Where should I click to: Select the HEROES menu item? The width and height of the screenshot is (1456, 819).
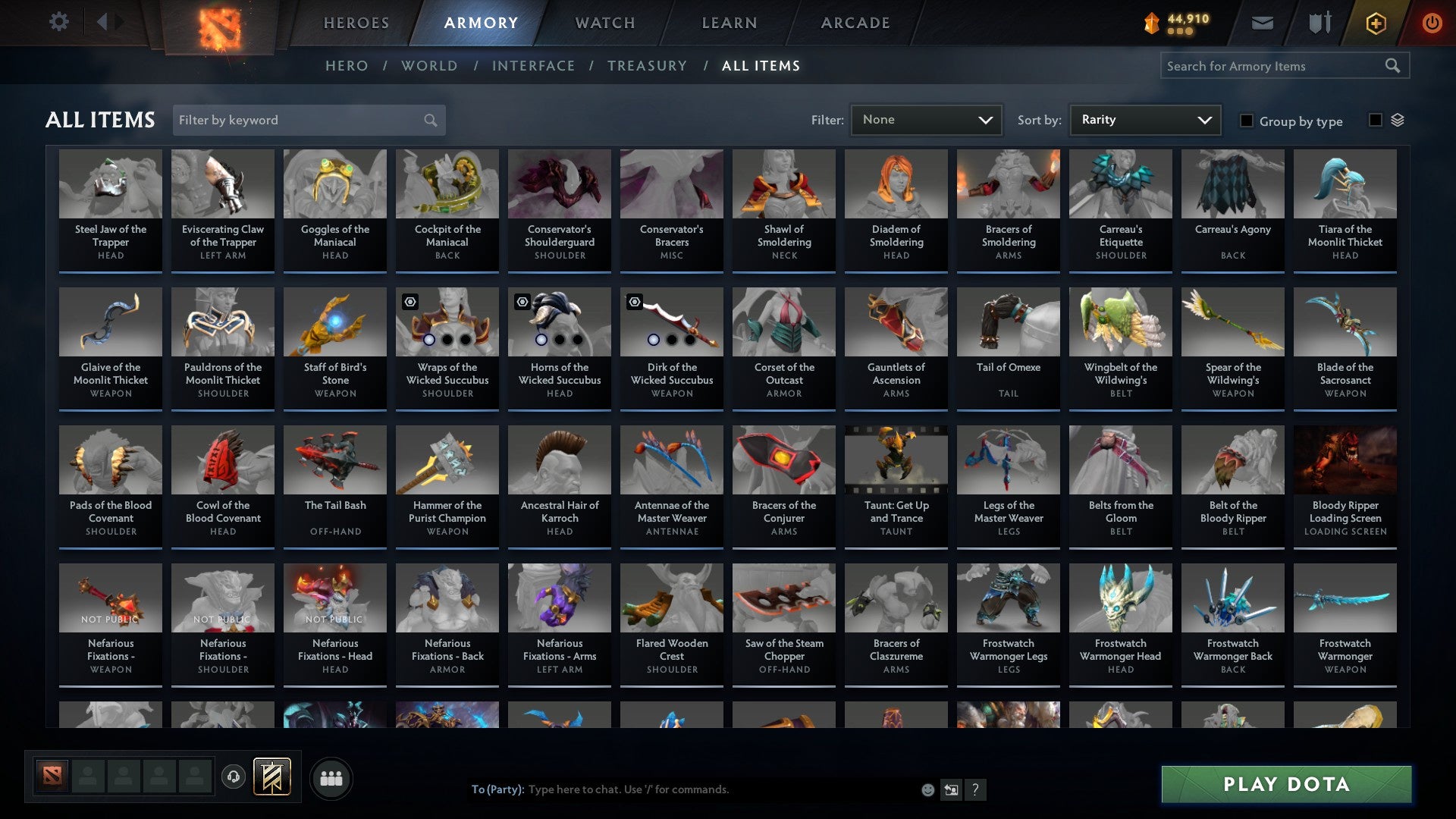(x=355, y=23)
